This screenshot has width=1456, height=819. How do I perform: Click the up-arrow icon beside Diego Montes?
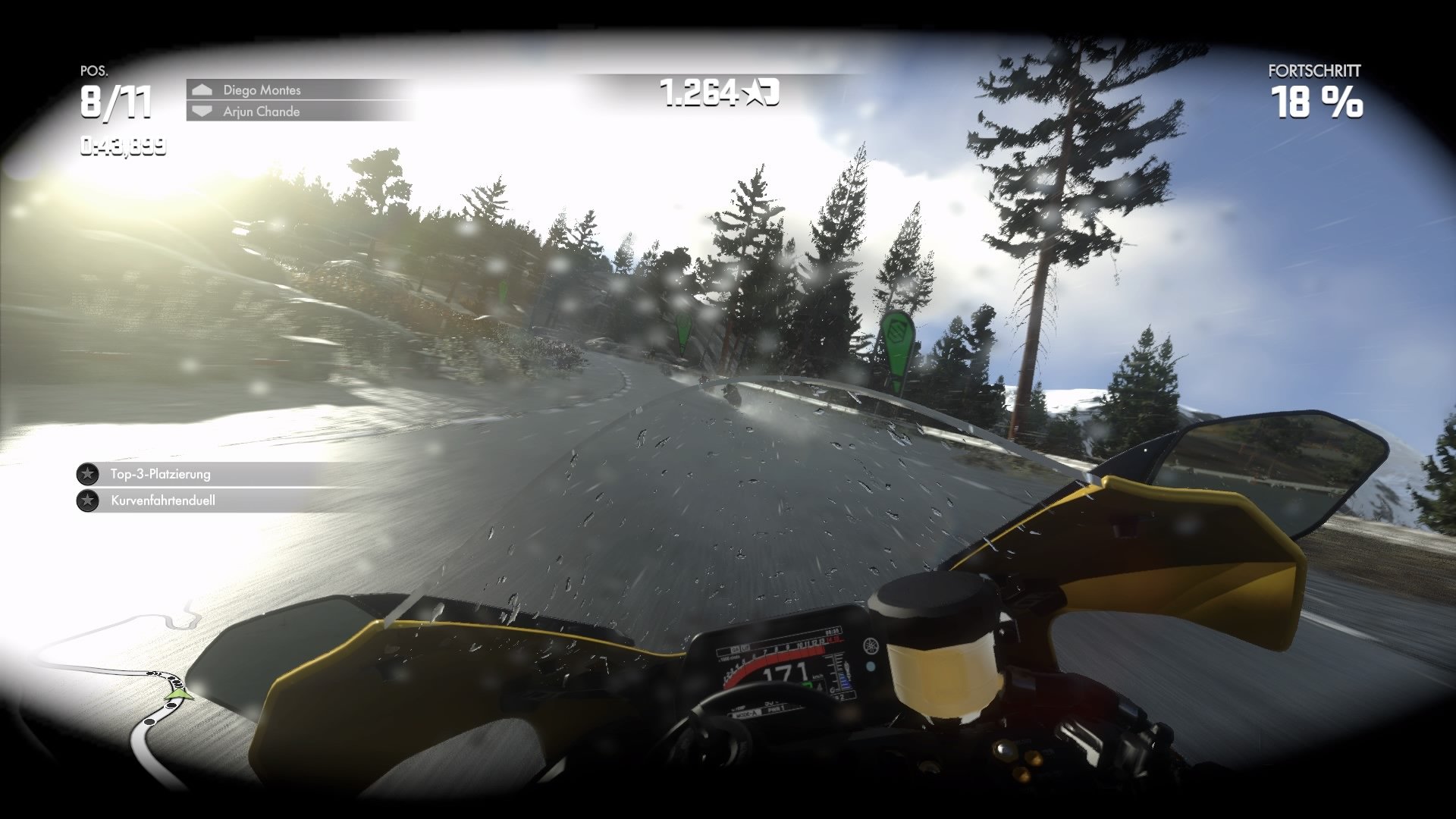(x=201, y=90)
